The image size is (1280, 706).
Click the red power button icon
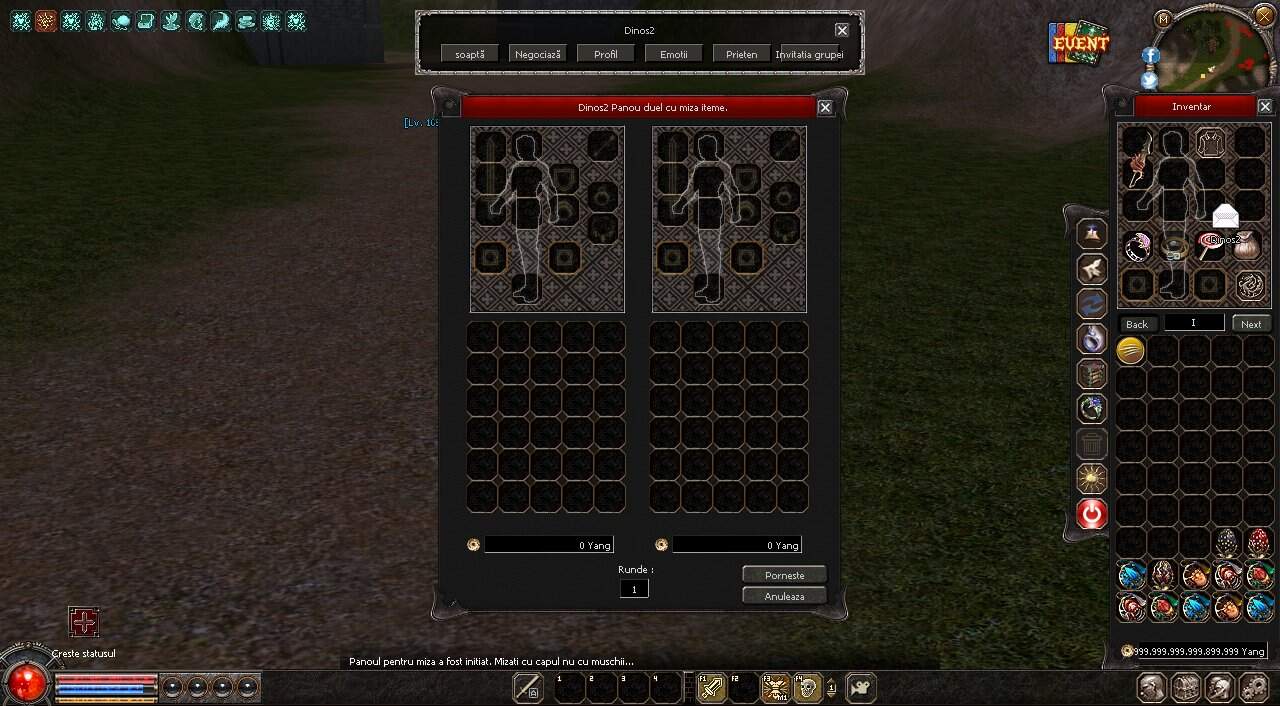tap(1092, 514)
